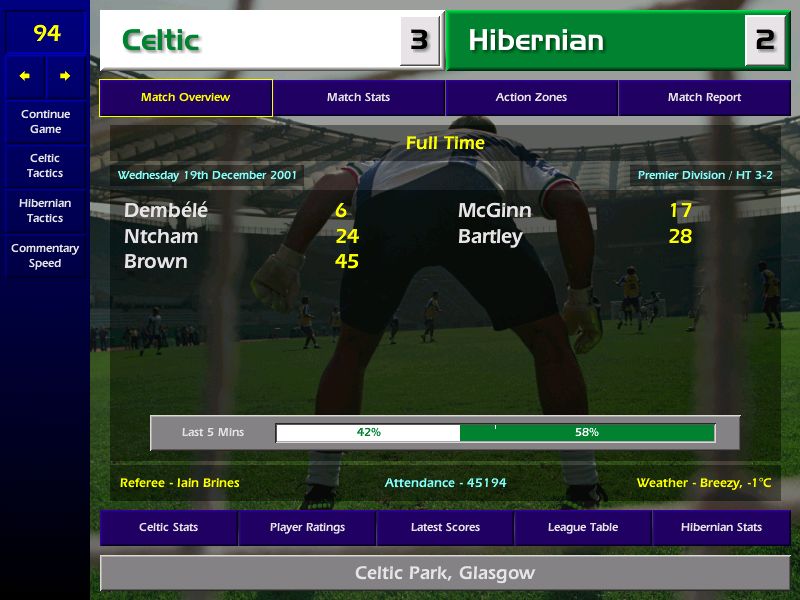
Task: Open Hibernian Tactics
Action: 45,211
